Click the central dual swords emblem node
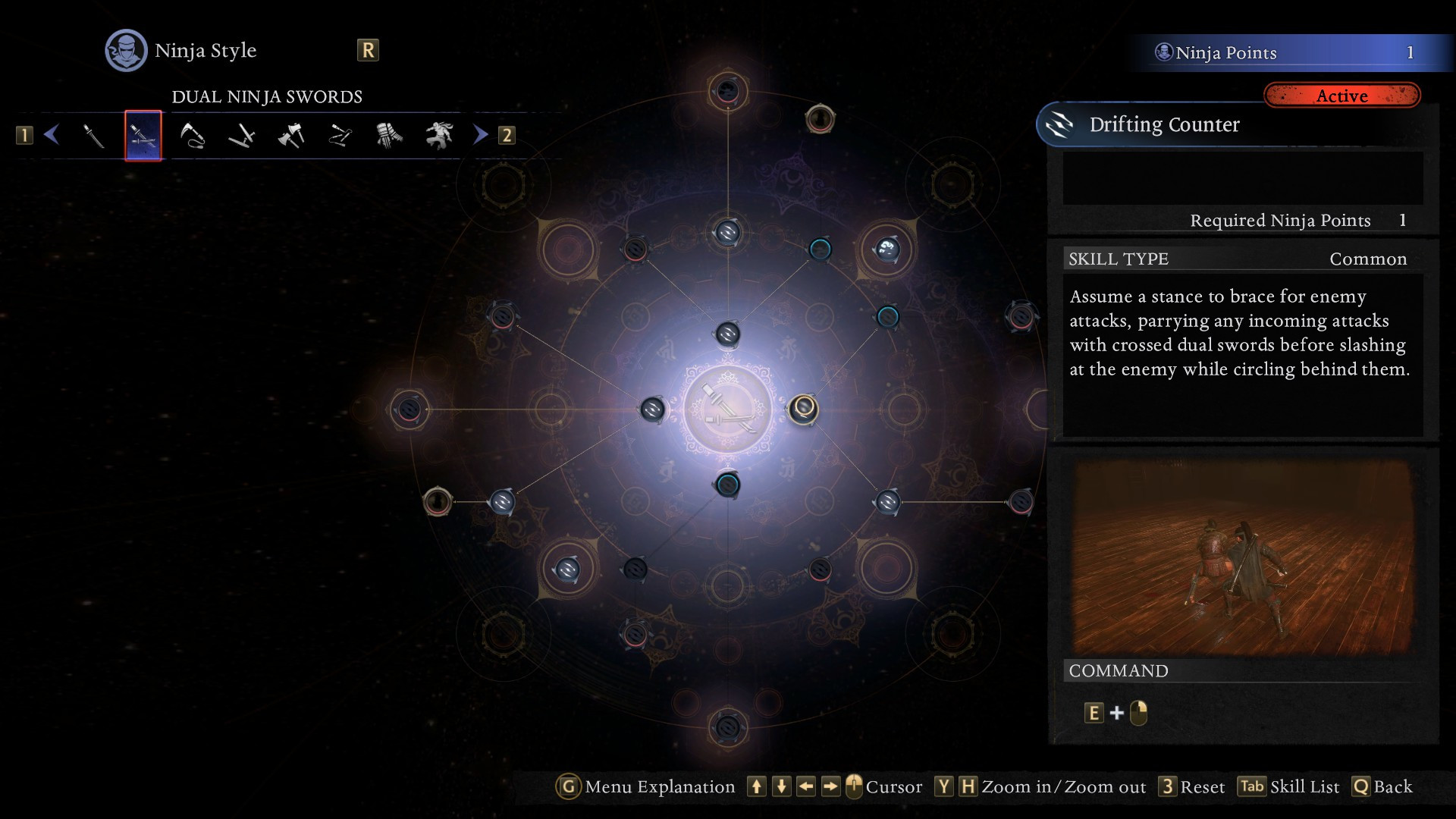 tap(728, 409)
